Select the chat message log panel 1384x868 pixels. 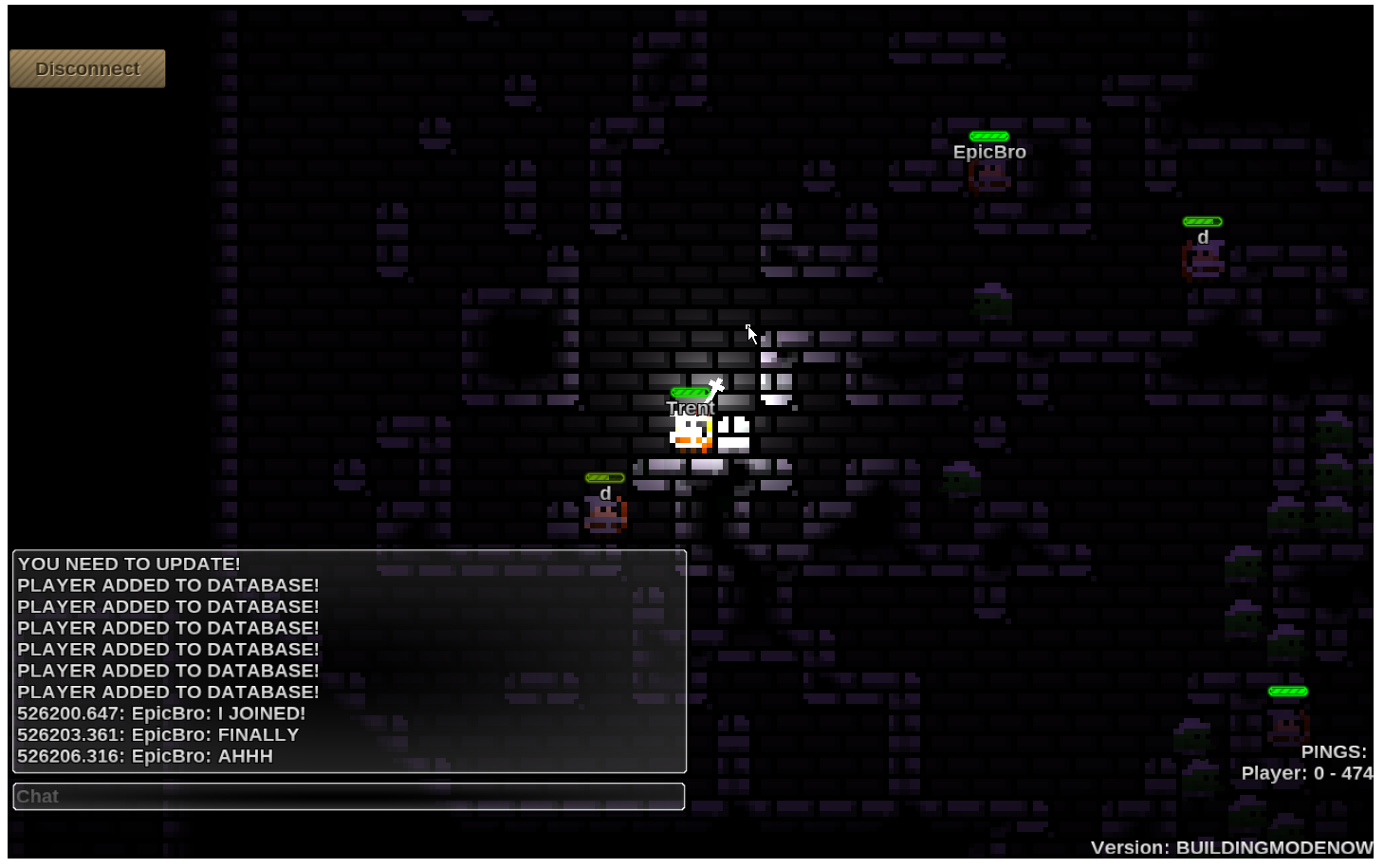349,661
